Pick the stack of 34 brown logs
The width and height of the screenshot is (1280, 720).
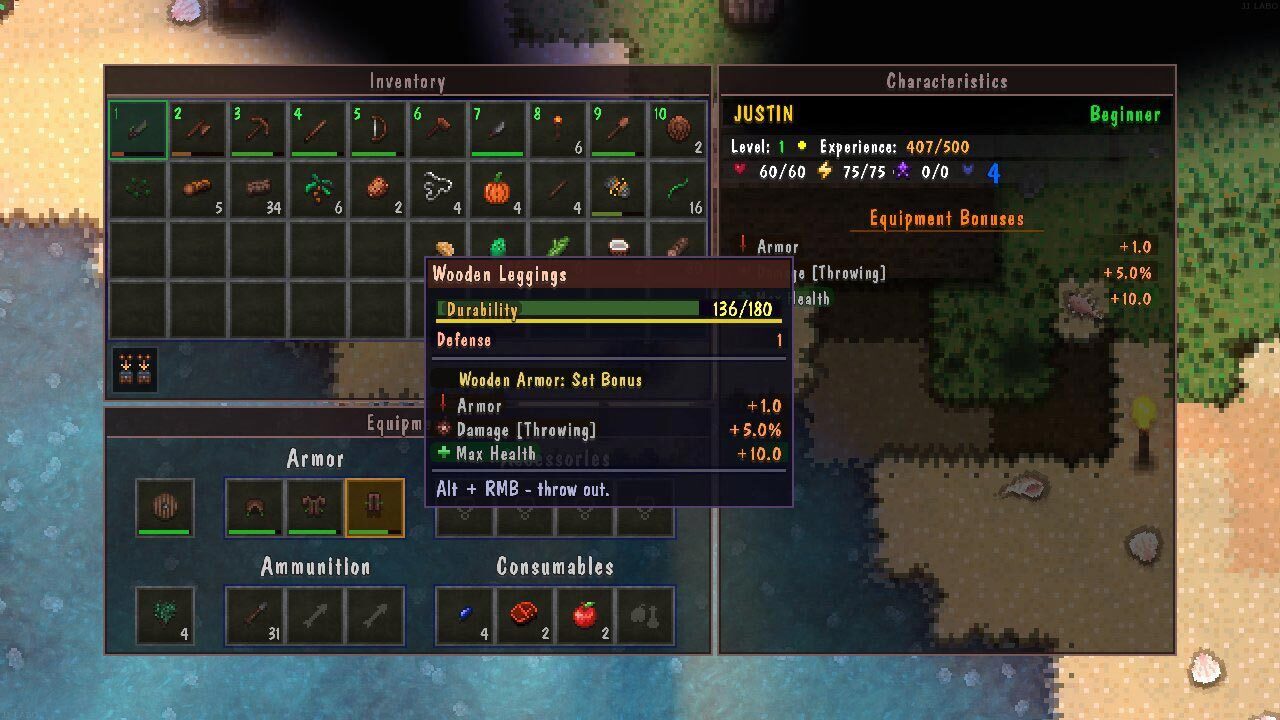(x=257, y=189)
